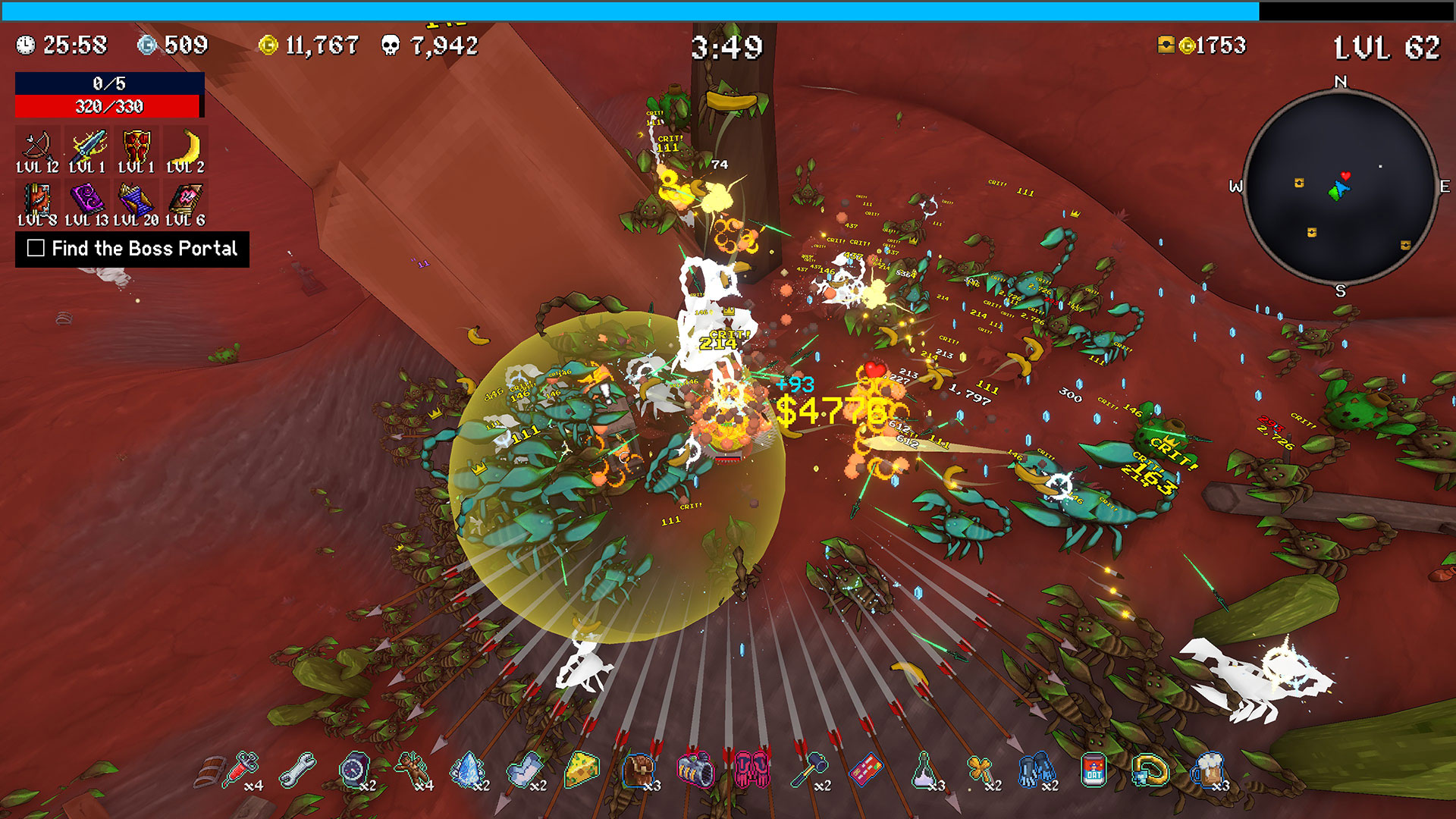Open the circular minimap

[x=1340, y=187]
